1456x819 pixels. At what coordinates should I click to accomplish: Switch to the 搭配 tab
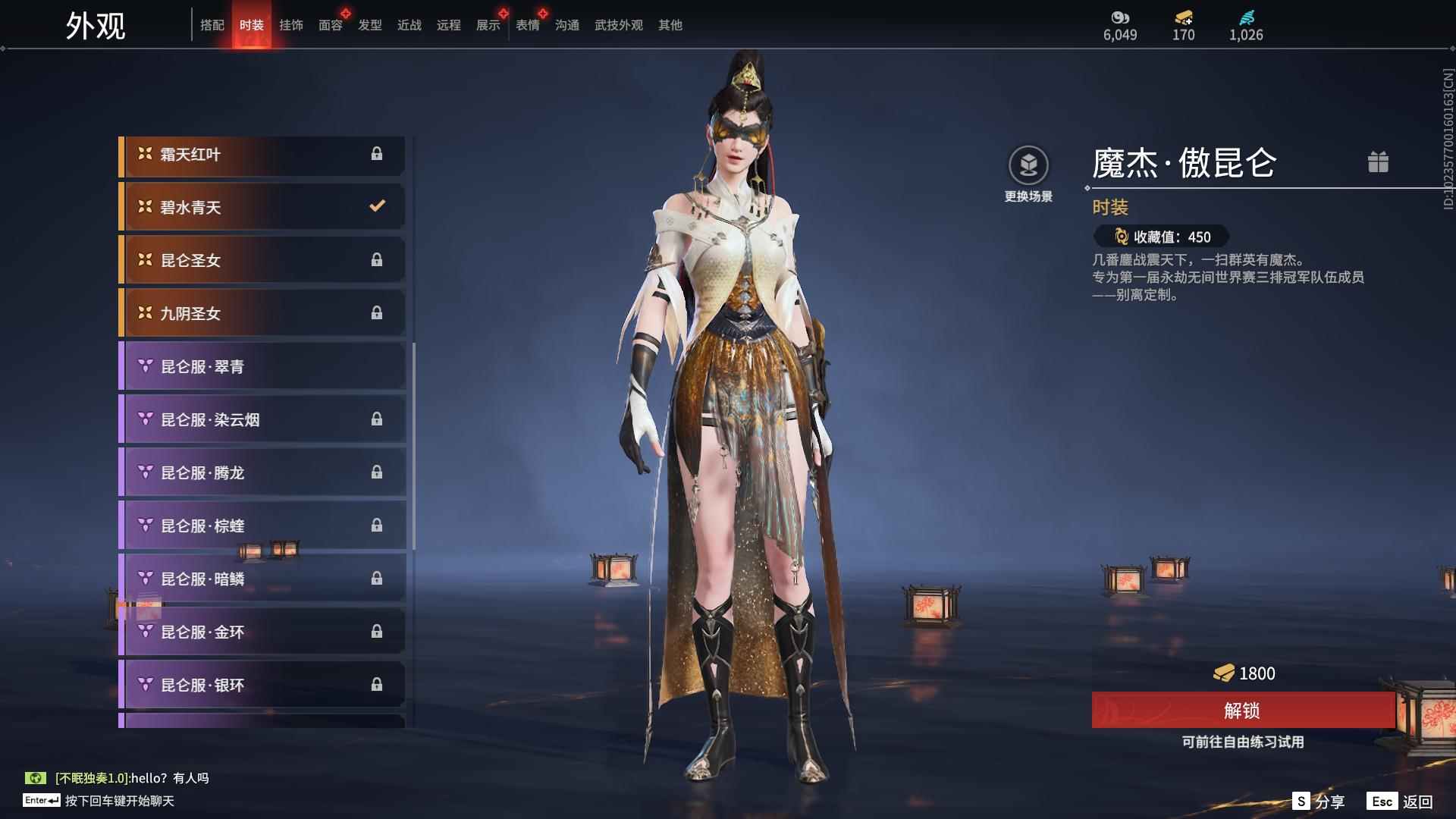[212, 25]
